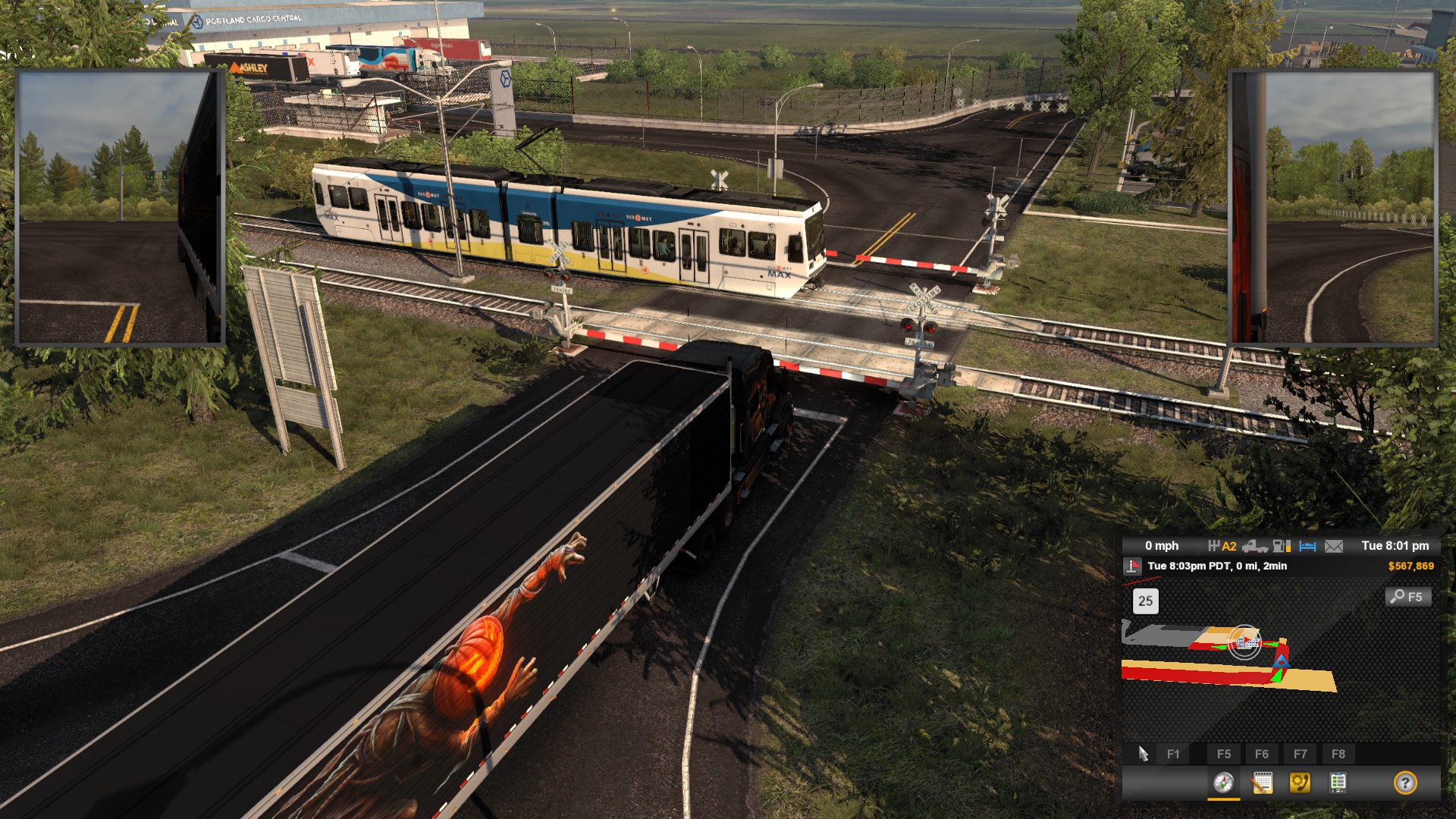Open the yellow question mark help
This screenshot has height=819, width=1456.
[1404, 783]
